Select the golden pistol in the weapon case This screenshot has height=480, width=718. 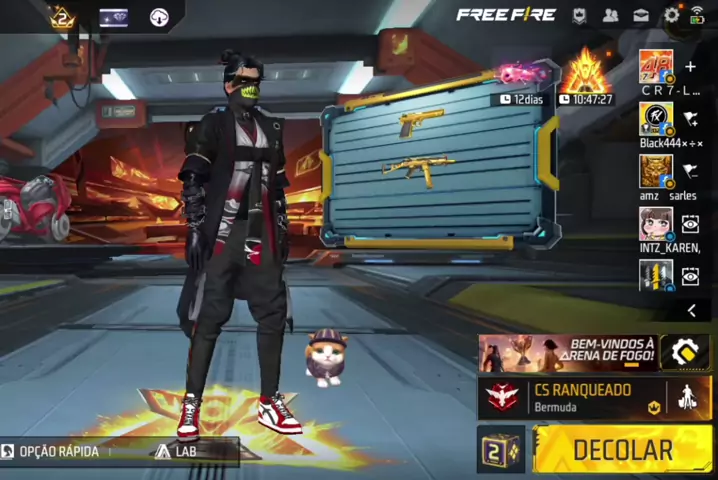(421, 123)
